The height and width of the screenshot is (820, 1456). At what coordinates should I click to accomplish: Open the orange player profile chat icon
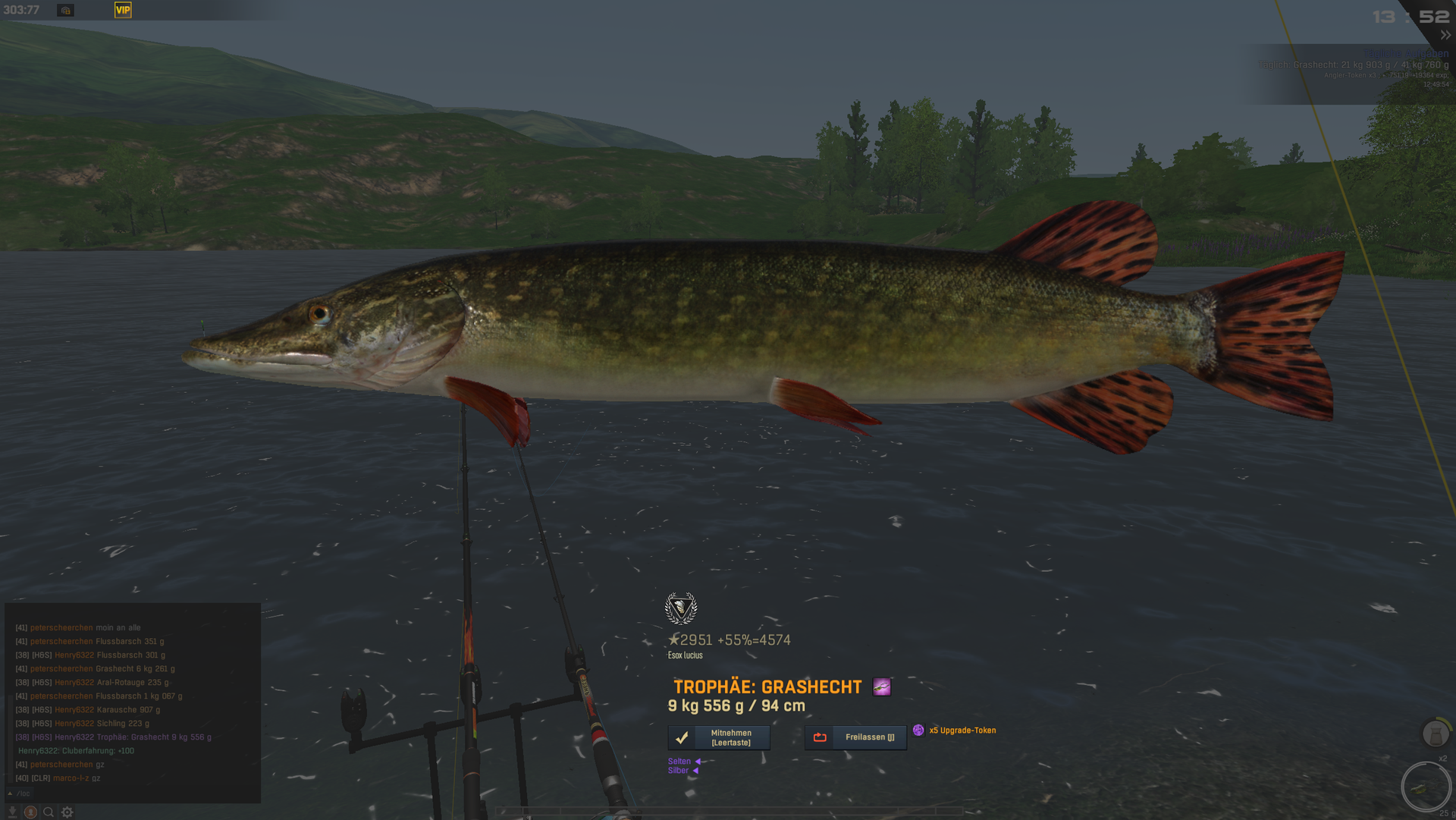click(x=30, y=812)
